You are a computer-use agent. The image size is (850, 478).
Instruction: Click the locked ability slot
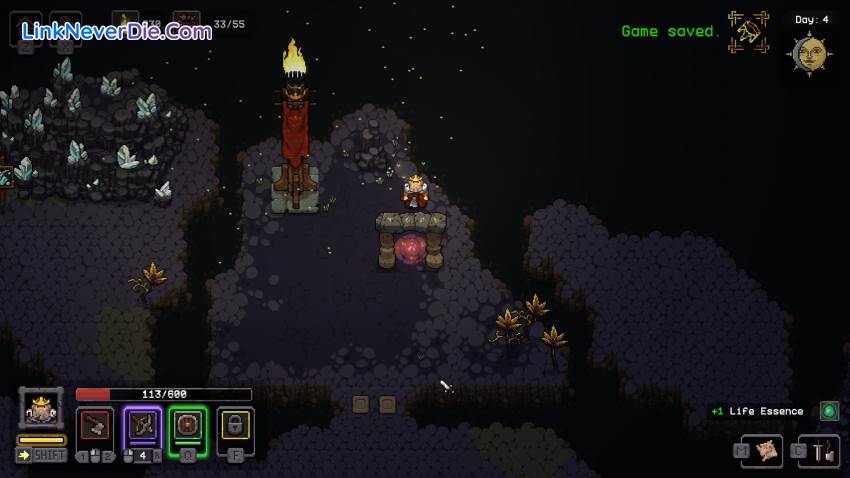235,425
